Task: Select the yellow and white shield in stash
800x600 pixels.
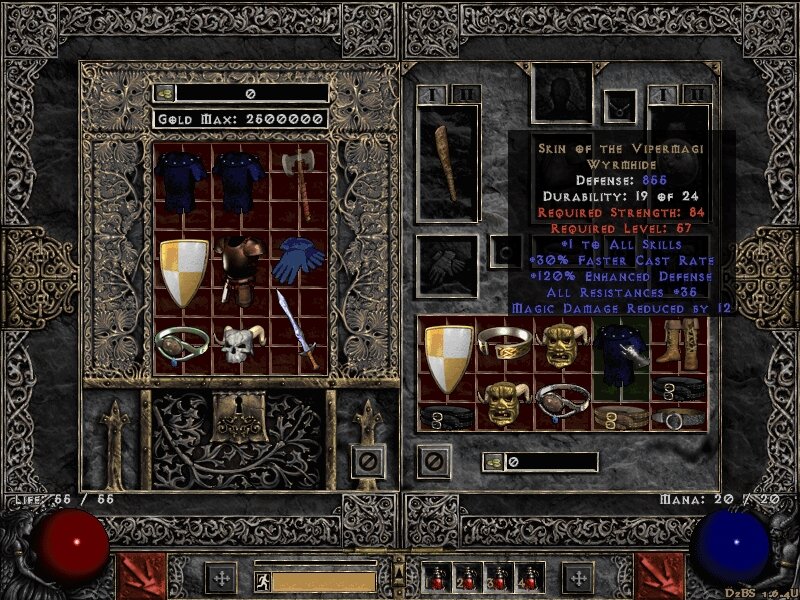Action: (183, 272)
